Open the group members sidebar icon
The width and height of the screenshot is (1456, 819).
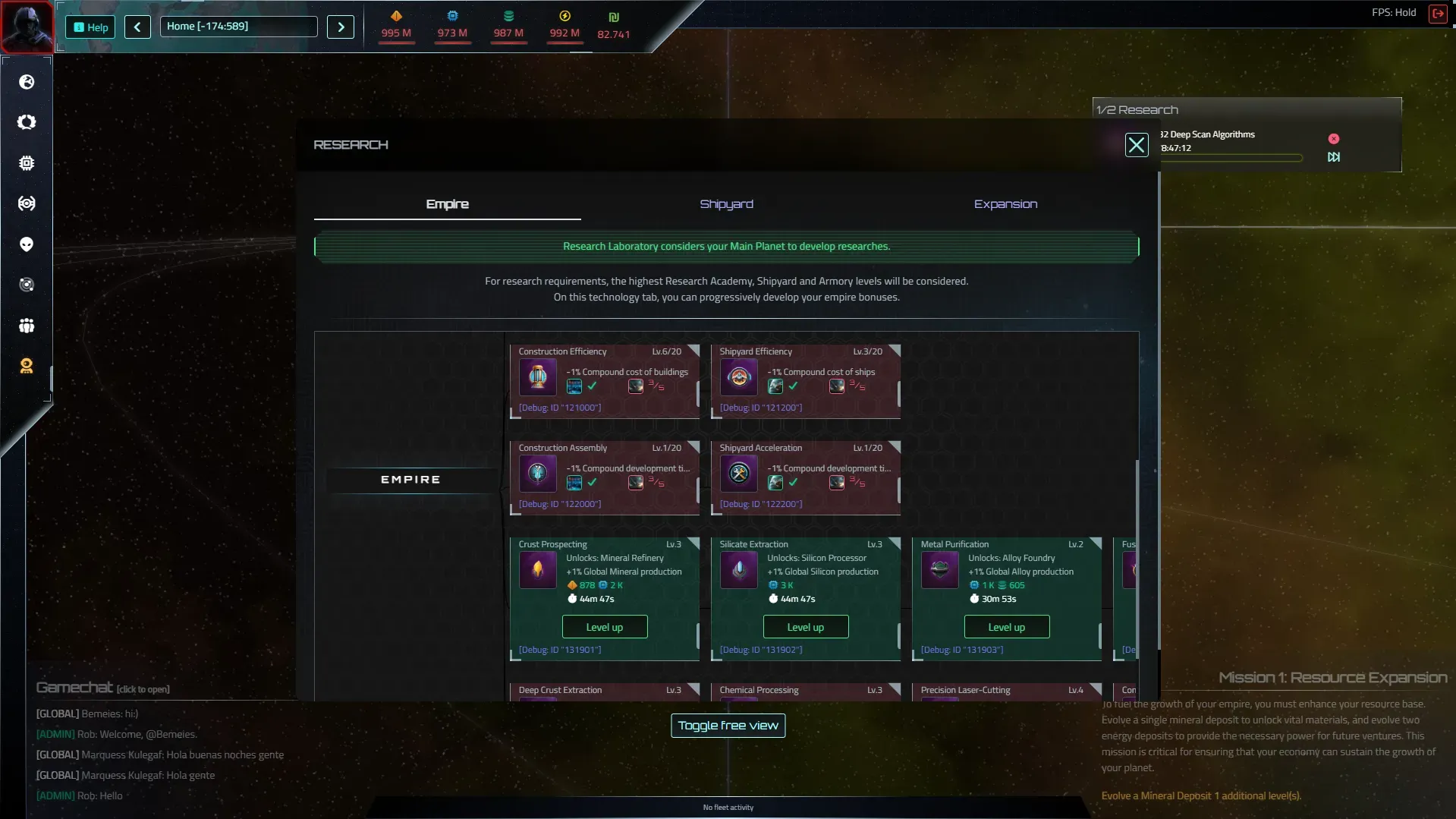27,326
